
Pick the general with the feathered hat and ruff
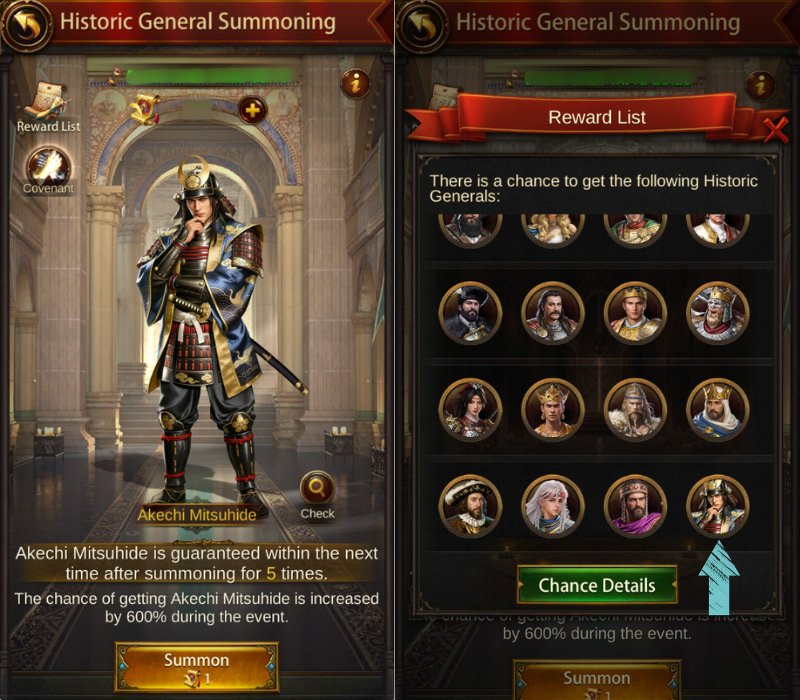tap(469, 507)
